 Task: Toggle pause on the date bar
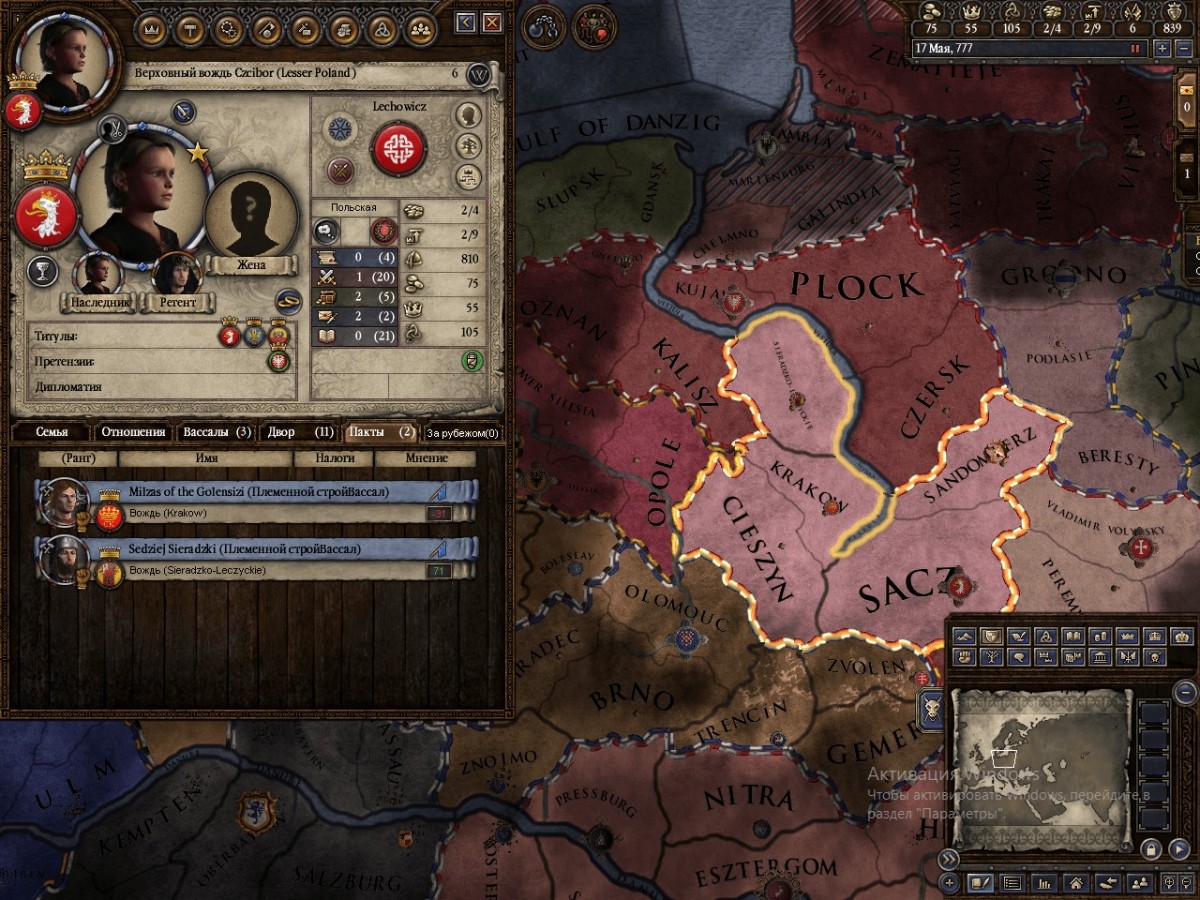coord(1135,48)
